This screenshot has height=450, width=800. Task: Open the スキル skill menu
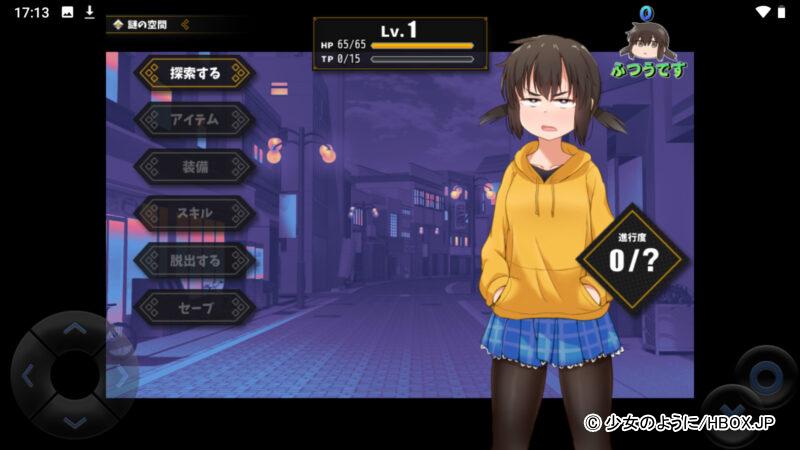(x=195, y=214)
